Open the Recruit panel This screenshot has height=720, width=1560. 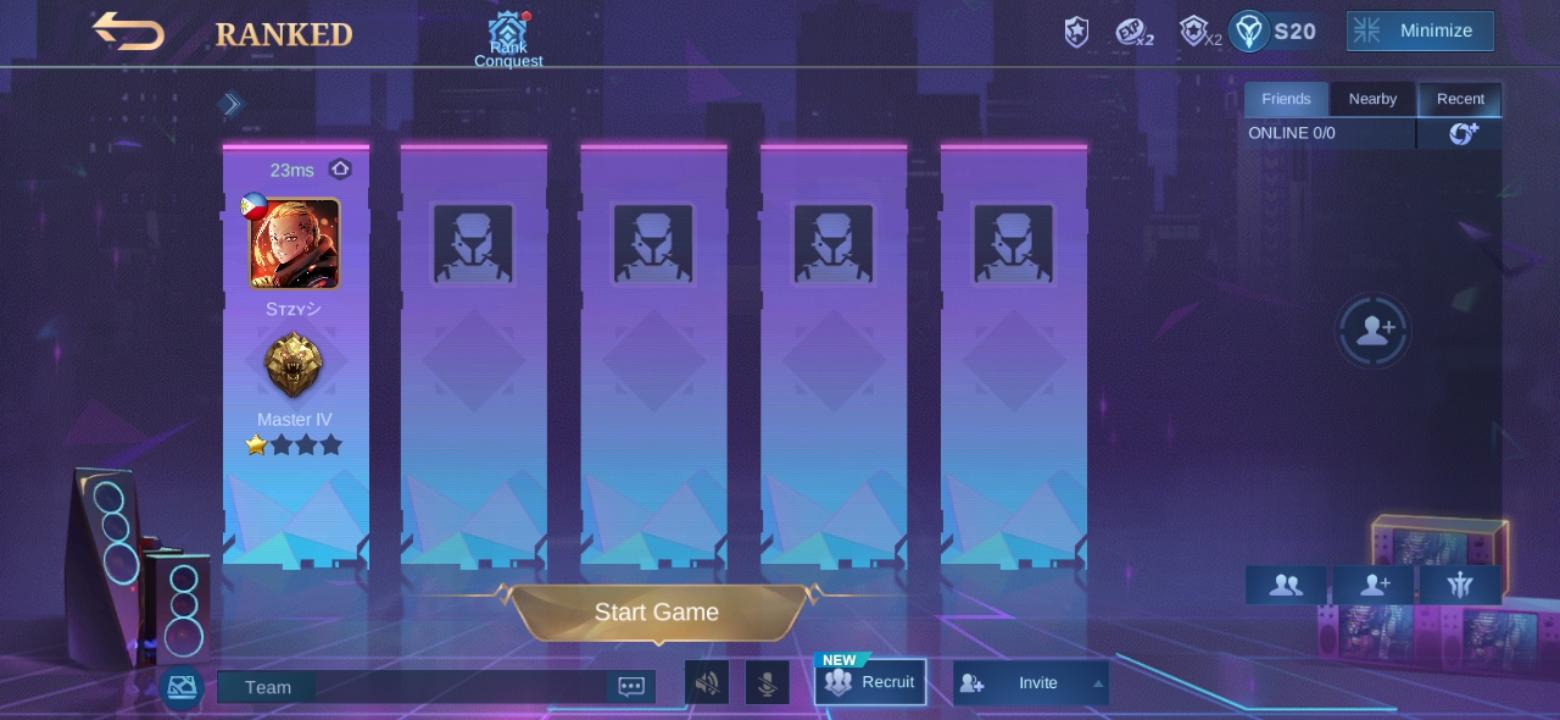point(869,682)
